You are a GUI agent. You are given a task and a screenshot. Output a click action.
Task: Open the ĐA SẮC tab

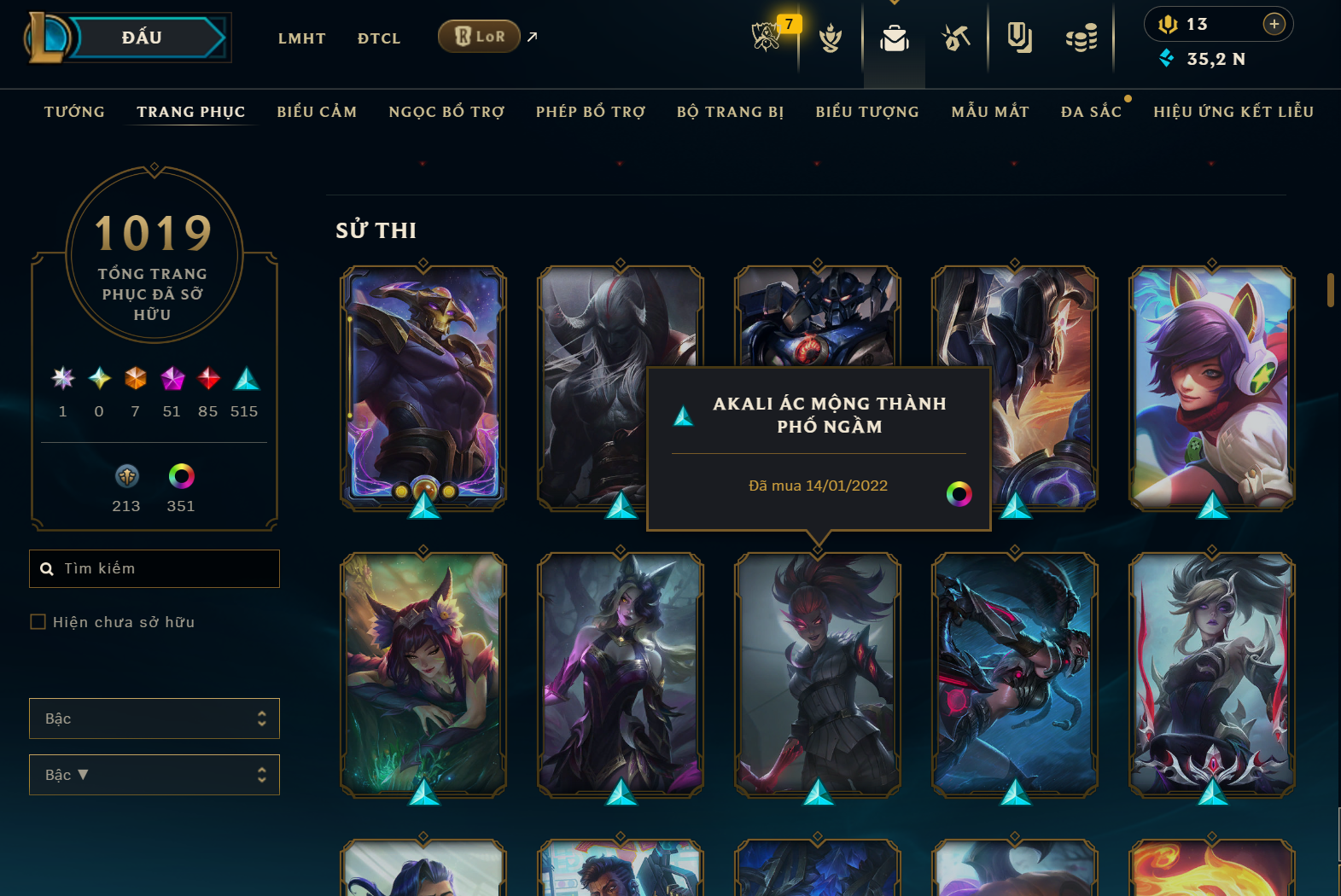tap(1091, 112)
